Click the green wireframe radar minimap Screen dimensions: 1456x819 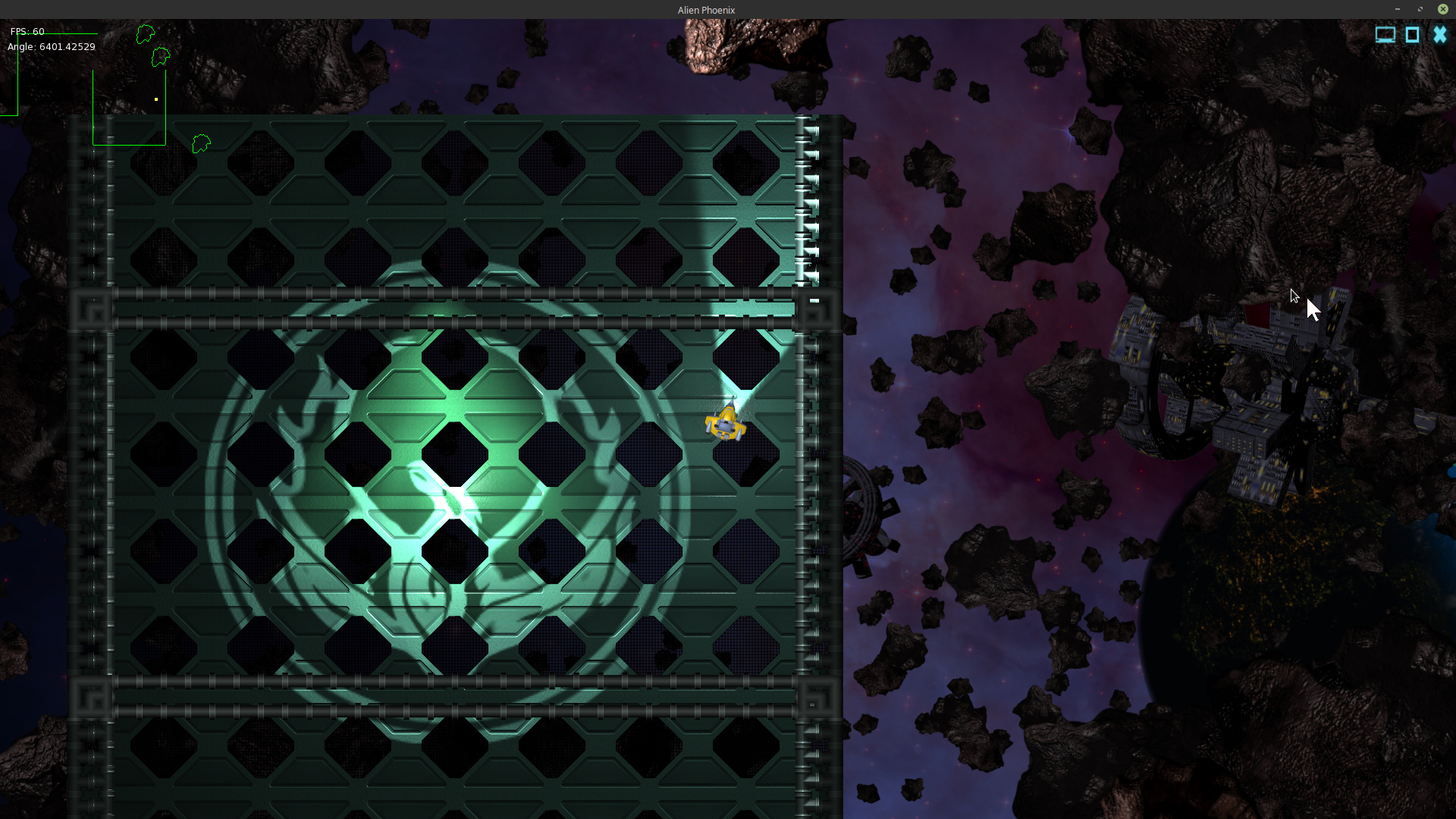click(129, 107)
